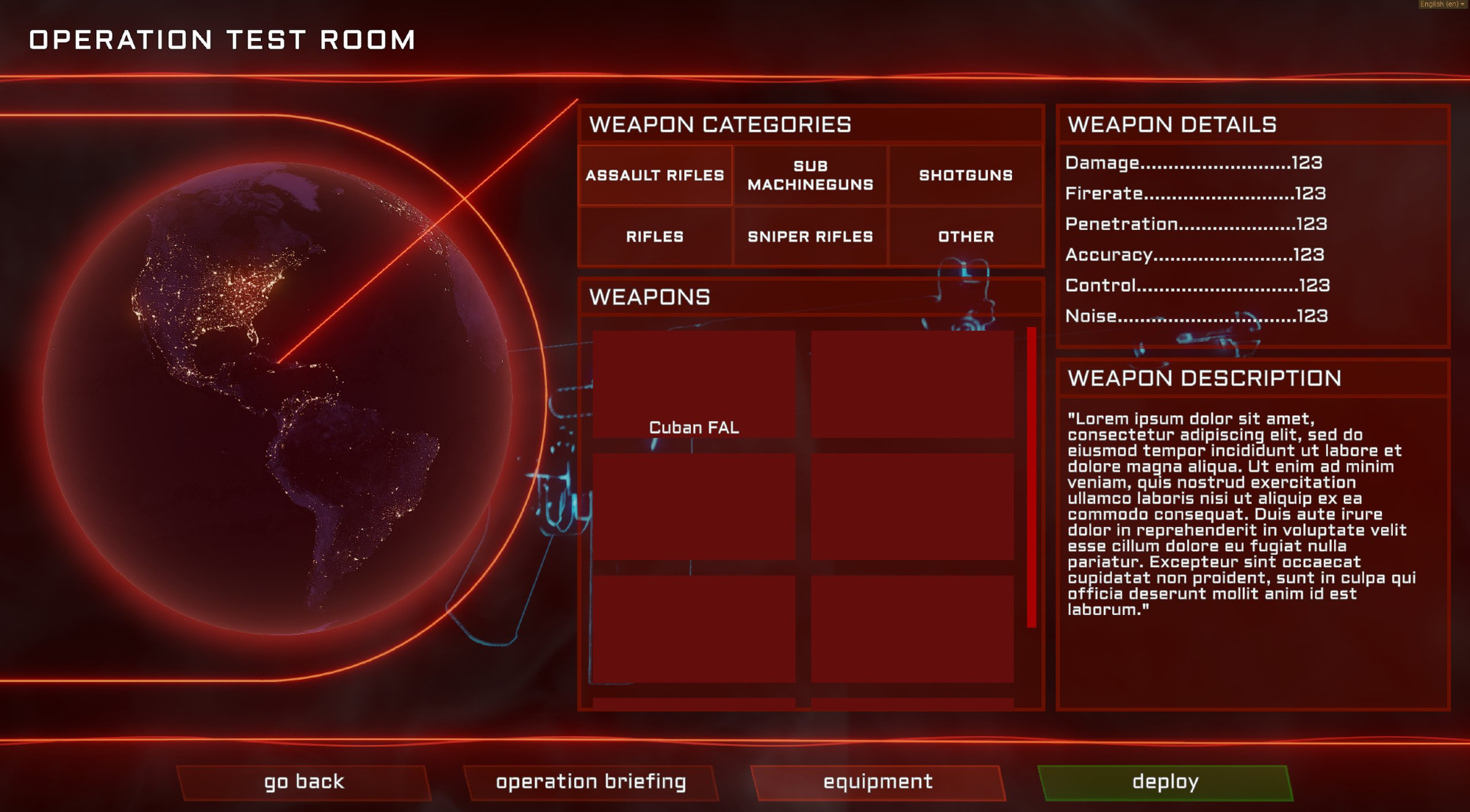The height and width of the screenshot is (812, 1470).
Task: Open the Rifles category
Action: tap(655, 237)
